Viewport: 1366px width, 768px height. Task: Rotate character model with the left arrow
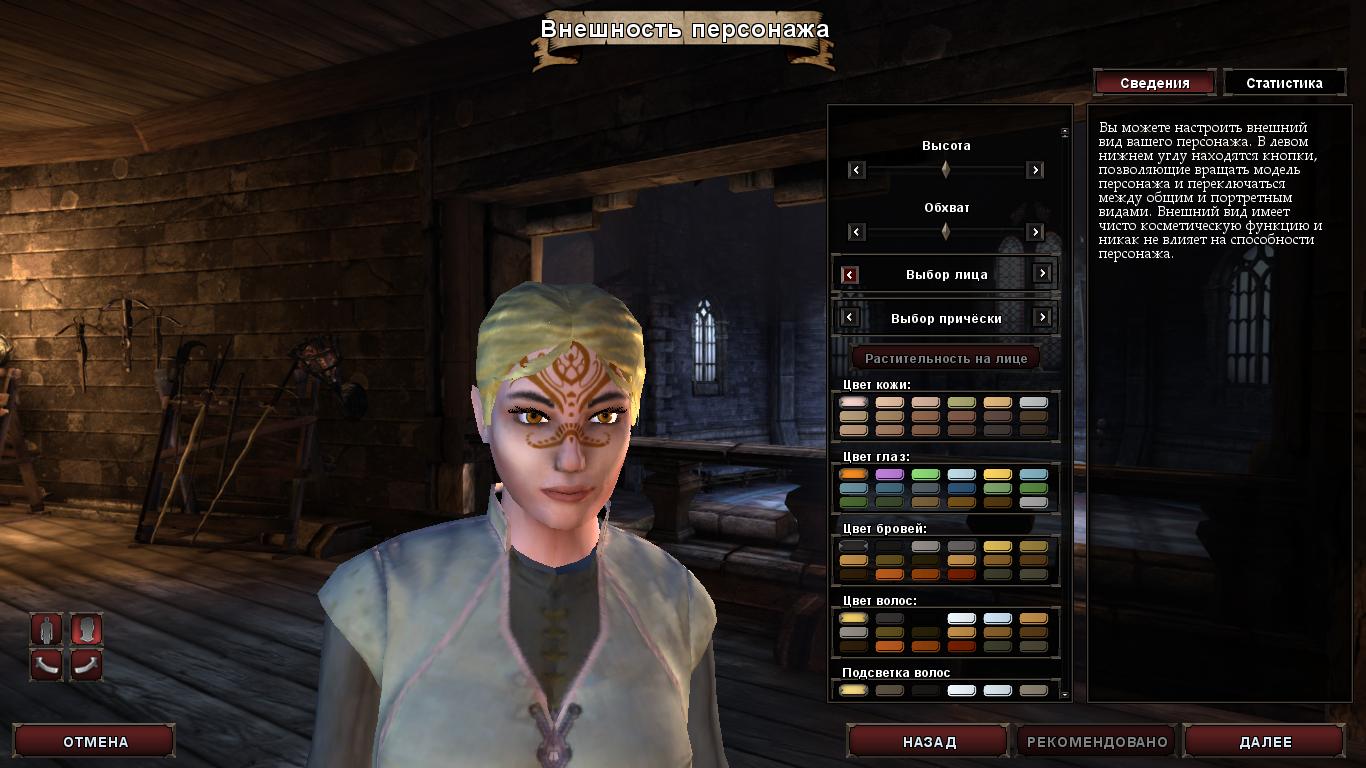click(x=46, y=663)
